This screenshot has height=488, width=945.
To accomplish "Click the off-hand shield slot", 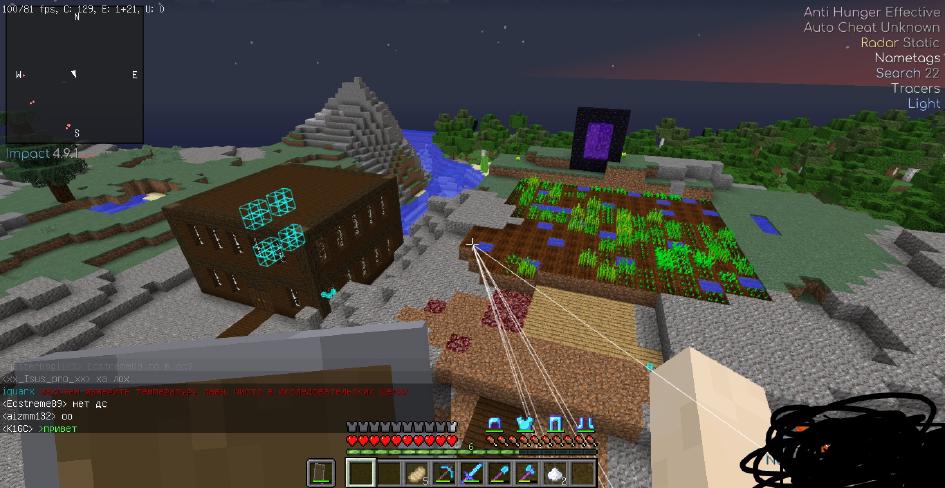I will click(322, 472).
